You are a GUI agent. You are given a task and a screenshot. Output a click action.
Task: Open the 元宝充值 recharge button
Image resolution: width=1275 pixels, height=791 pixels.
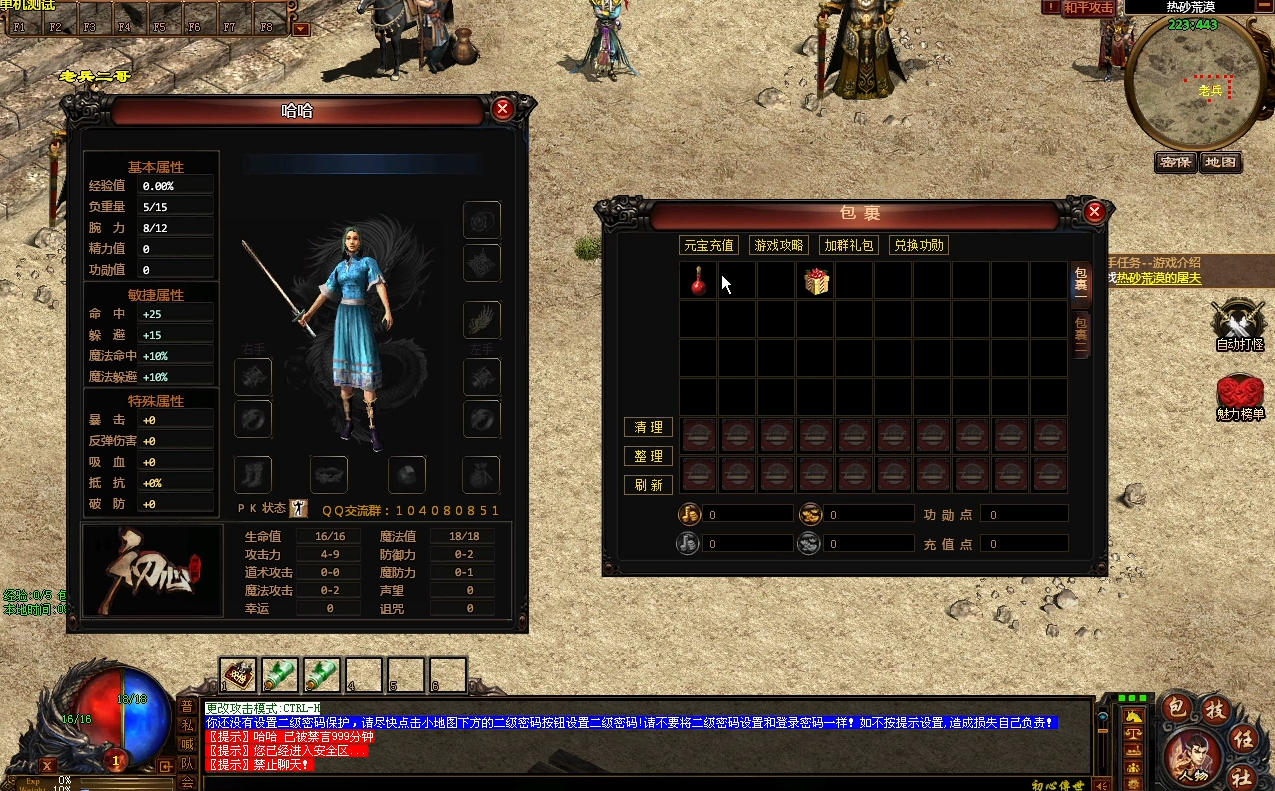708,245
